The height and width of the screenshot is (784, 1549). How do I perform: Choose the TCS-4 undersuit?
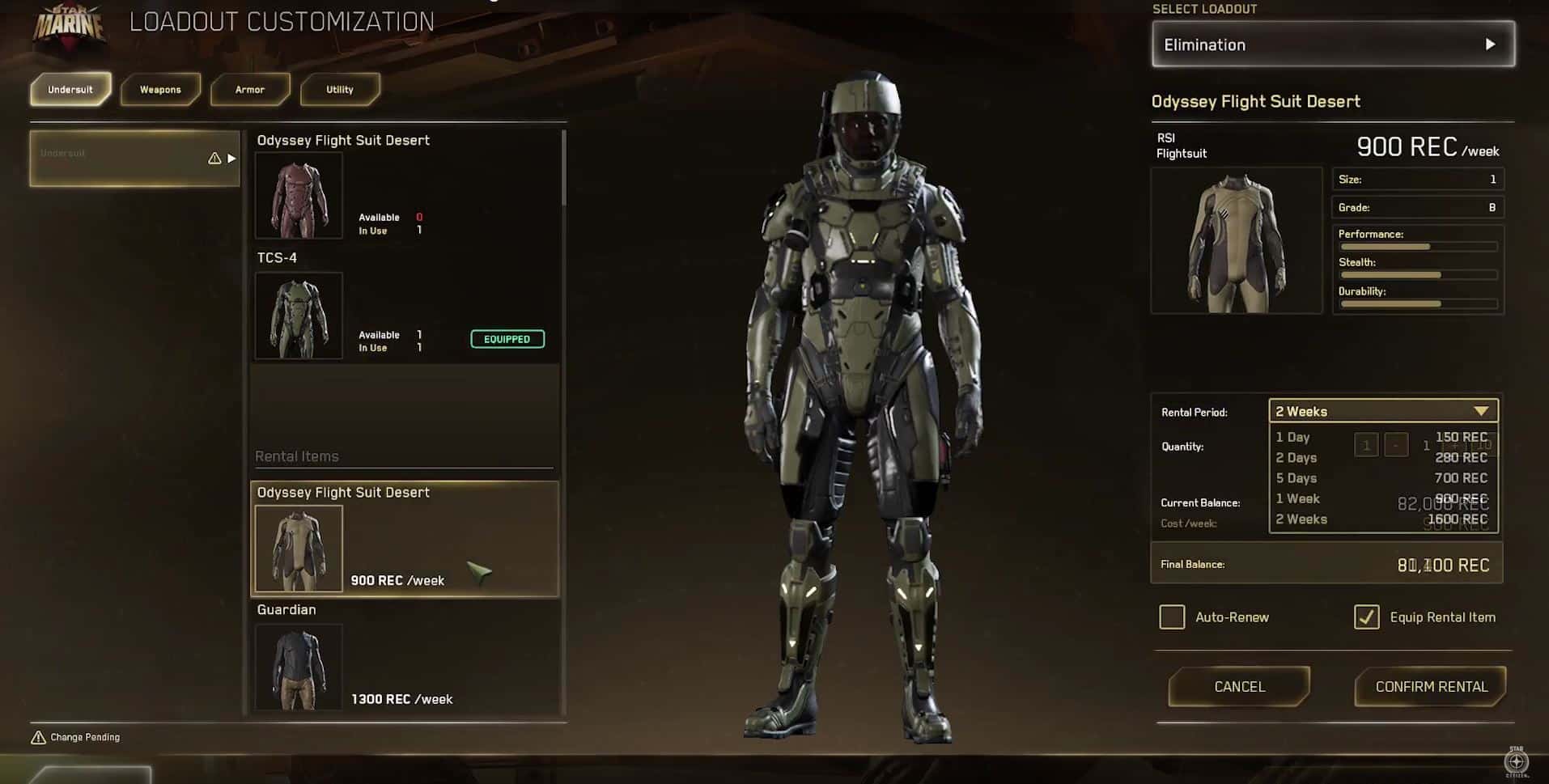299,315
